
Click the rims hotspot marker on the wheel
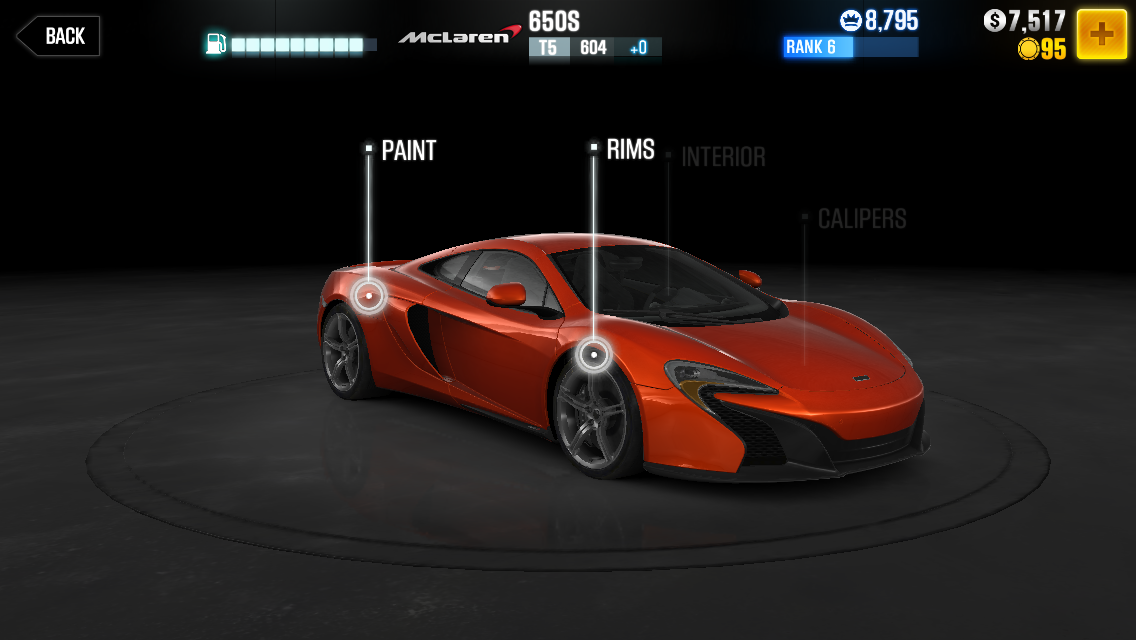click(594, 354)
